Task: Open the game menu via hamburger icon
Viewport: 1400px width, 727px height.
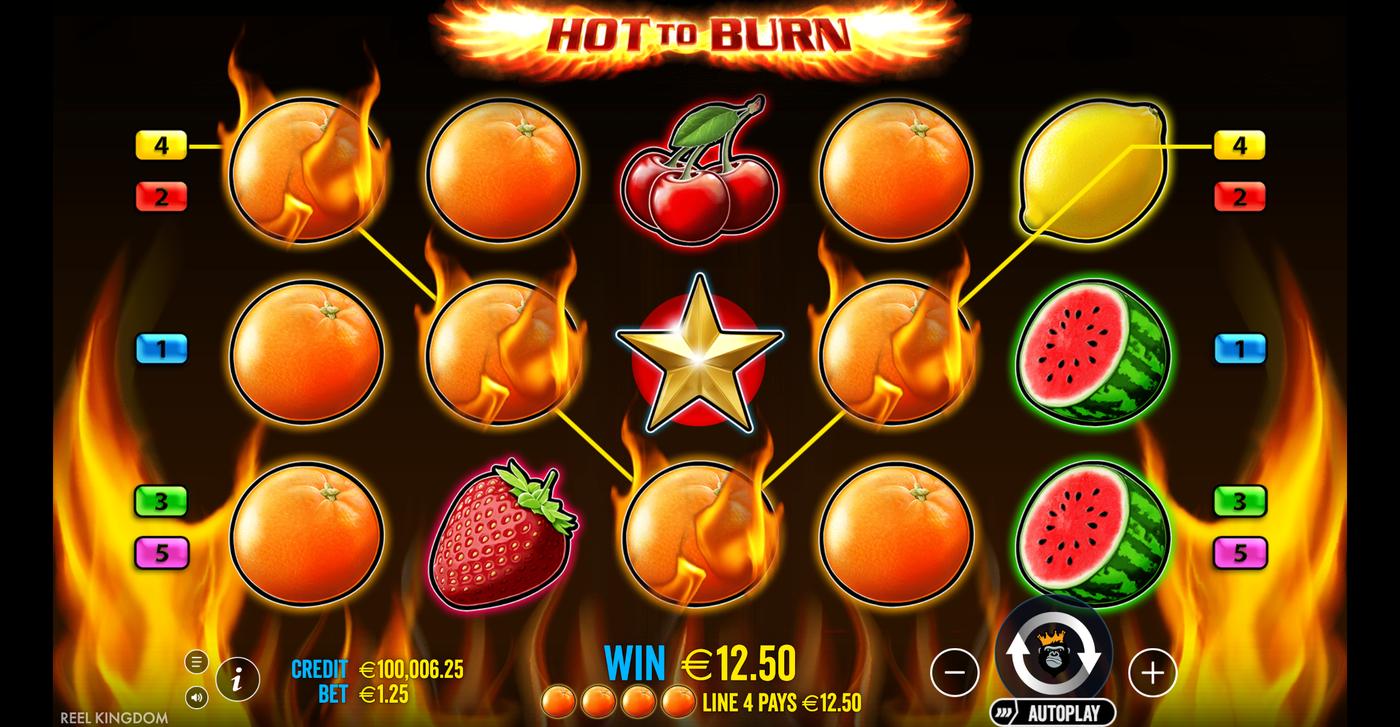Action: (x=196, y=661)
